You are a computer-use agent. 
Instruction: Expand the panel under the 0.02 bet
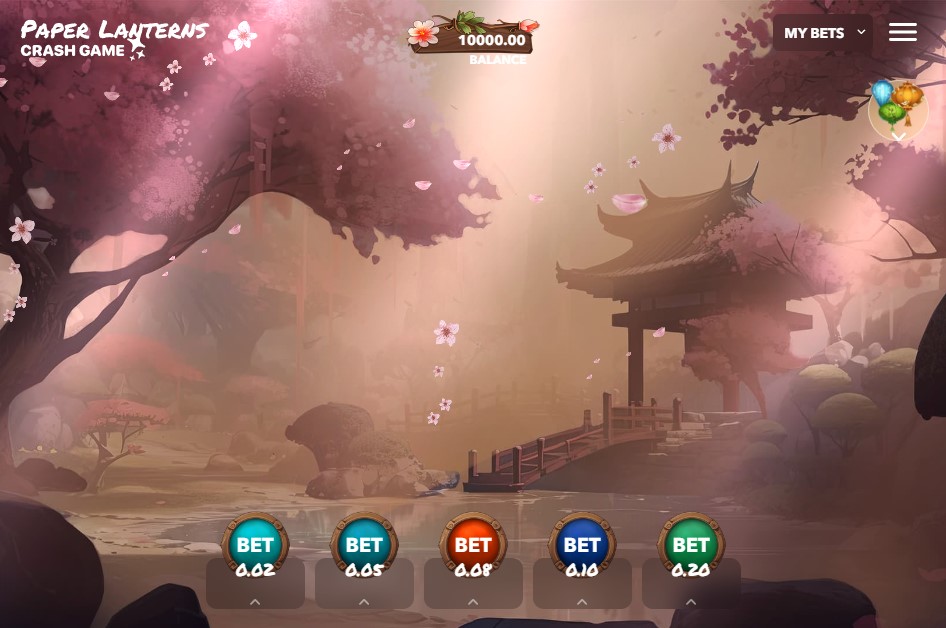coord(255,601)
